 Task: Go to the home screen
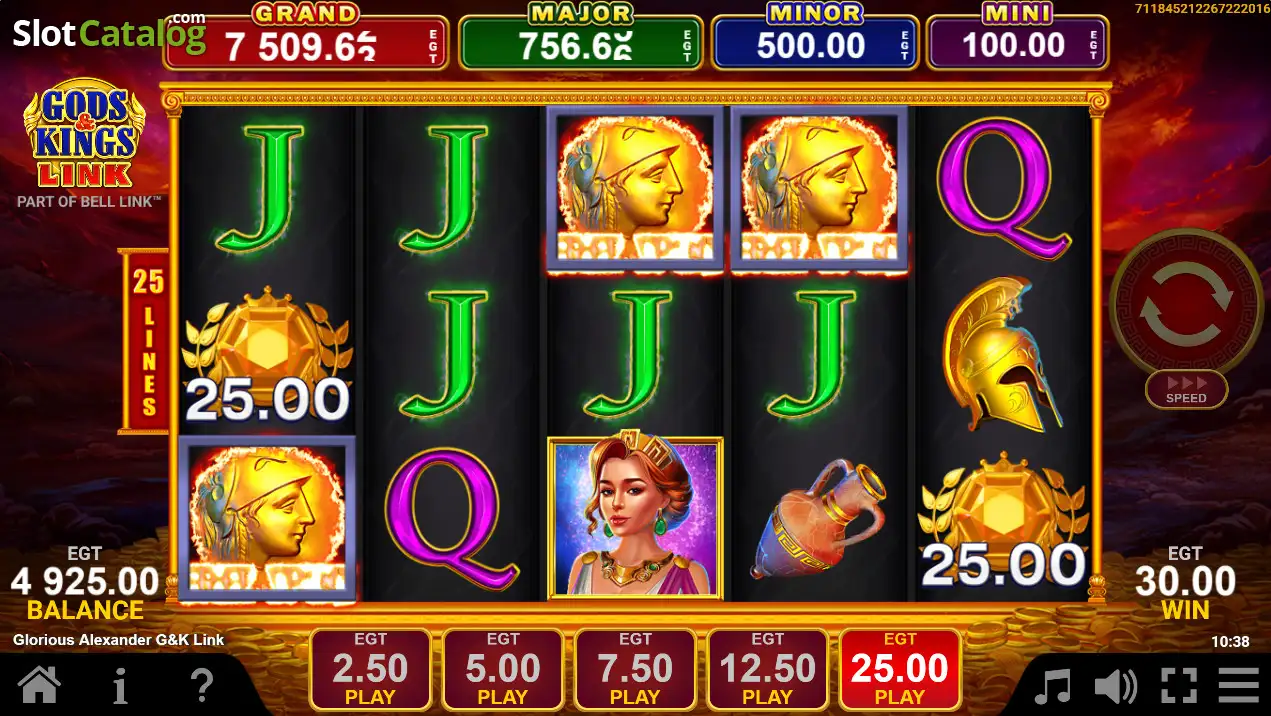click(x=40, y=686)
